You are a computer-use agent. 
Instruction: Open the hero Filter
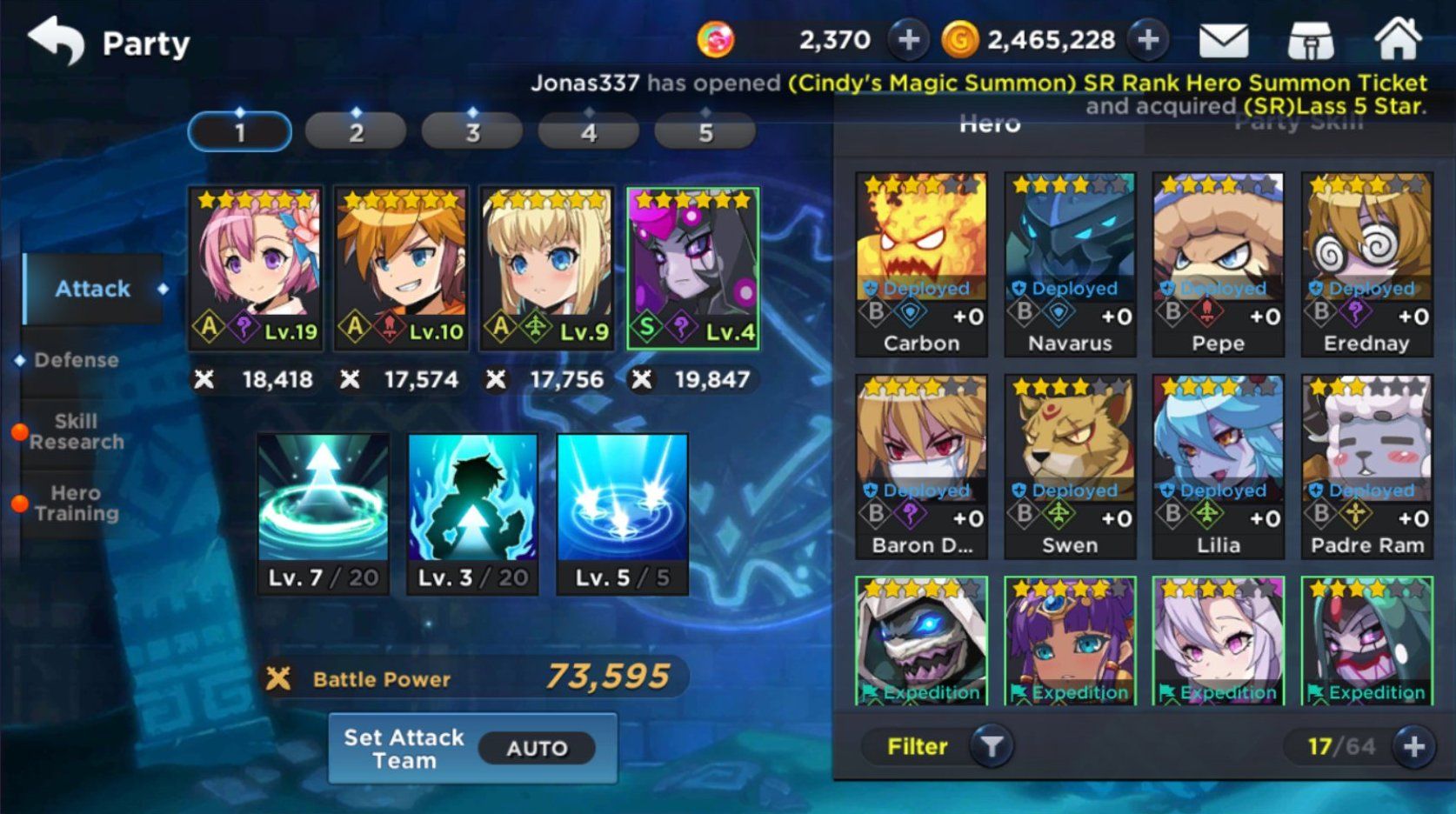point(938,746)
